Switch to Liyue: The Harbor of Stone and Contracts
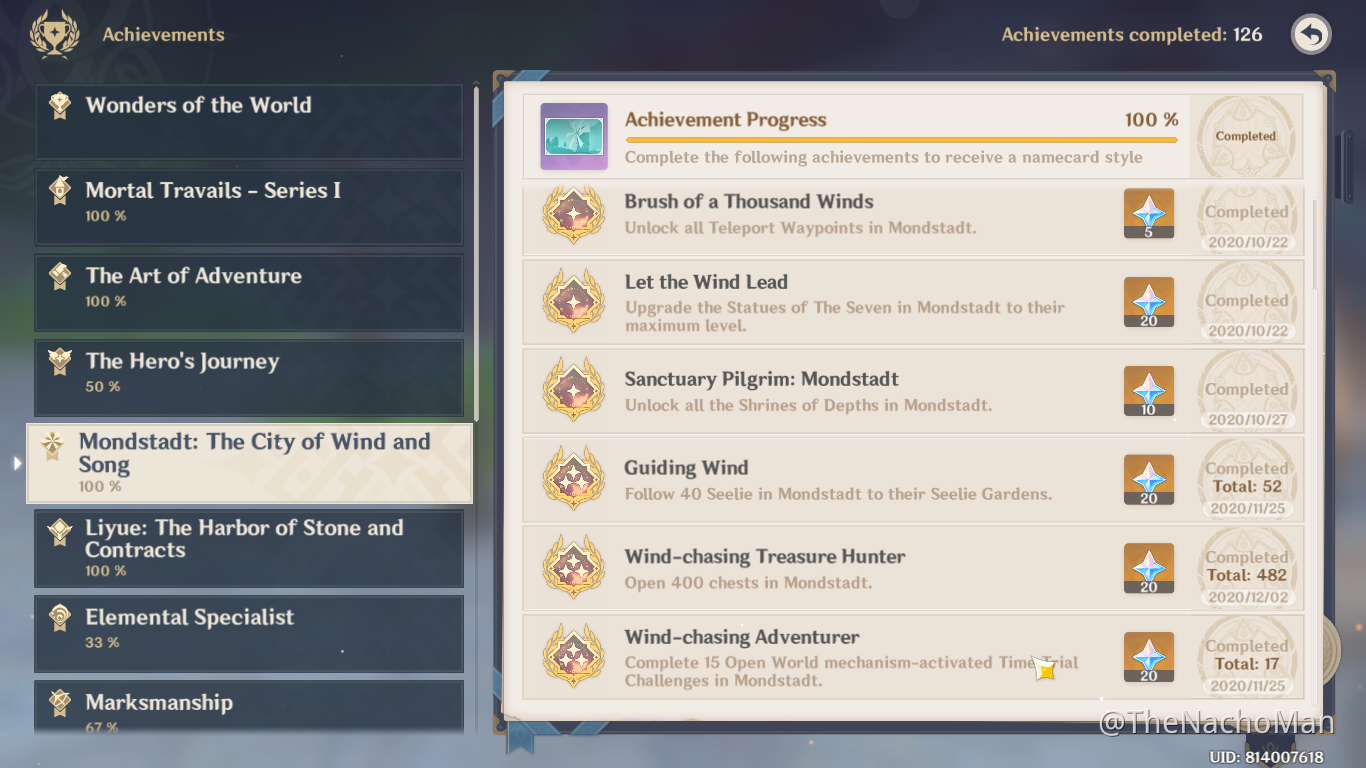1366x768 pixels. click(x=248, y=547)
